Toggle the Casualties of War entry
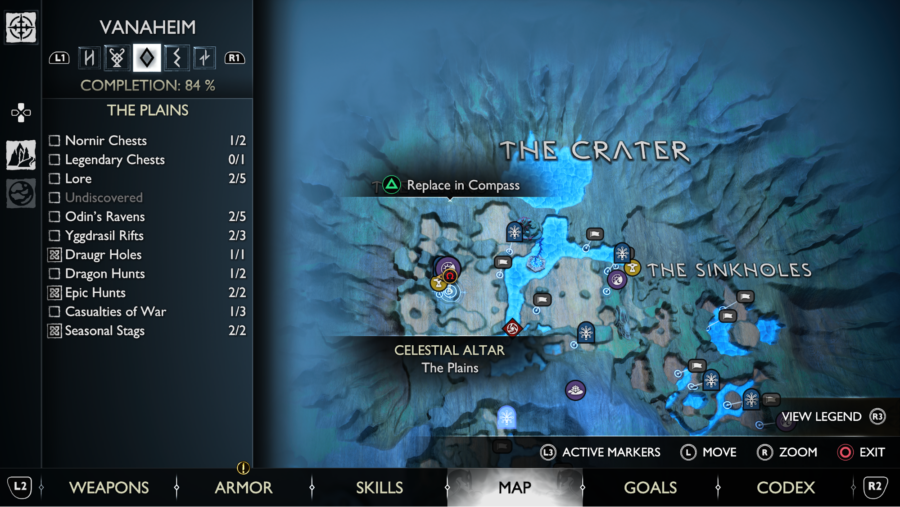900x507 pixels. (x=55, y=312)
